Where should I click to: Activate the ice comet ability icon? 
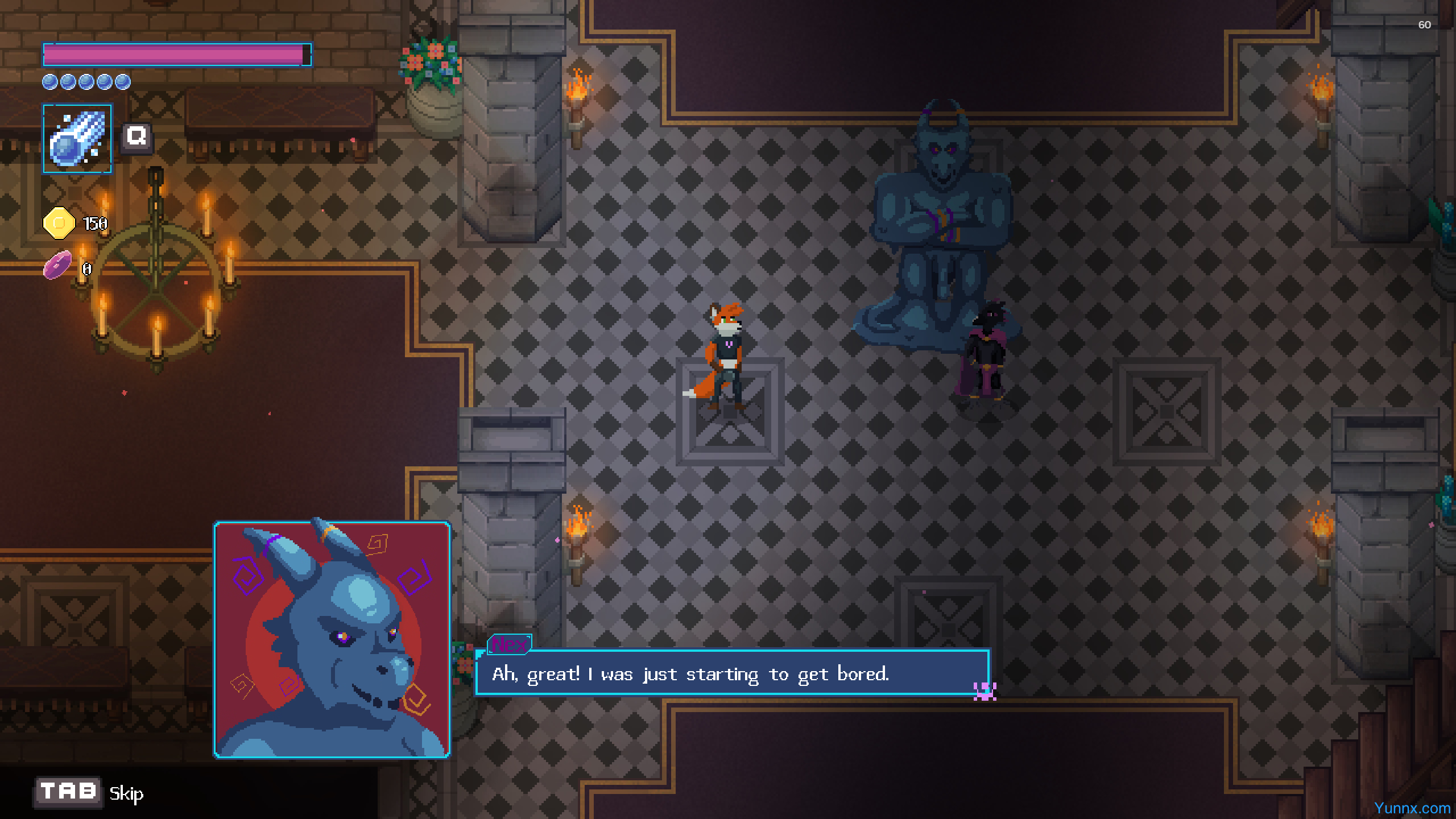[x=77, y=138]
